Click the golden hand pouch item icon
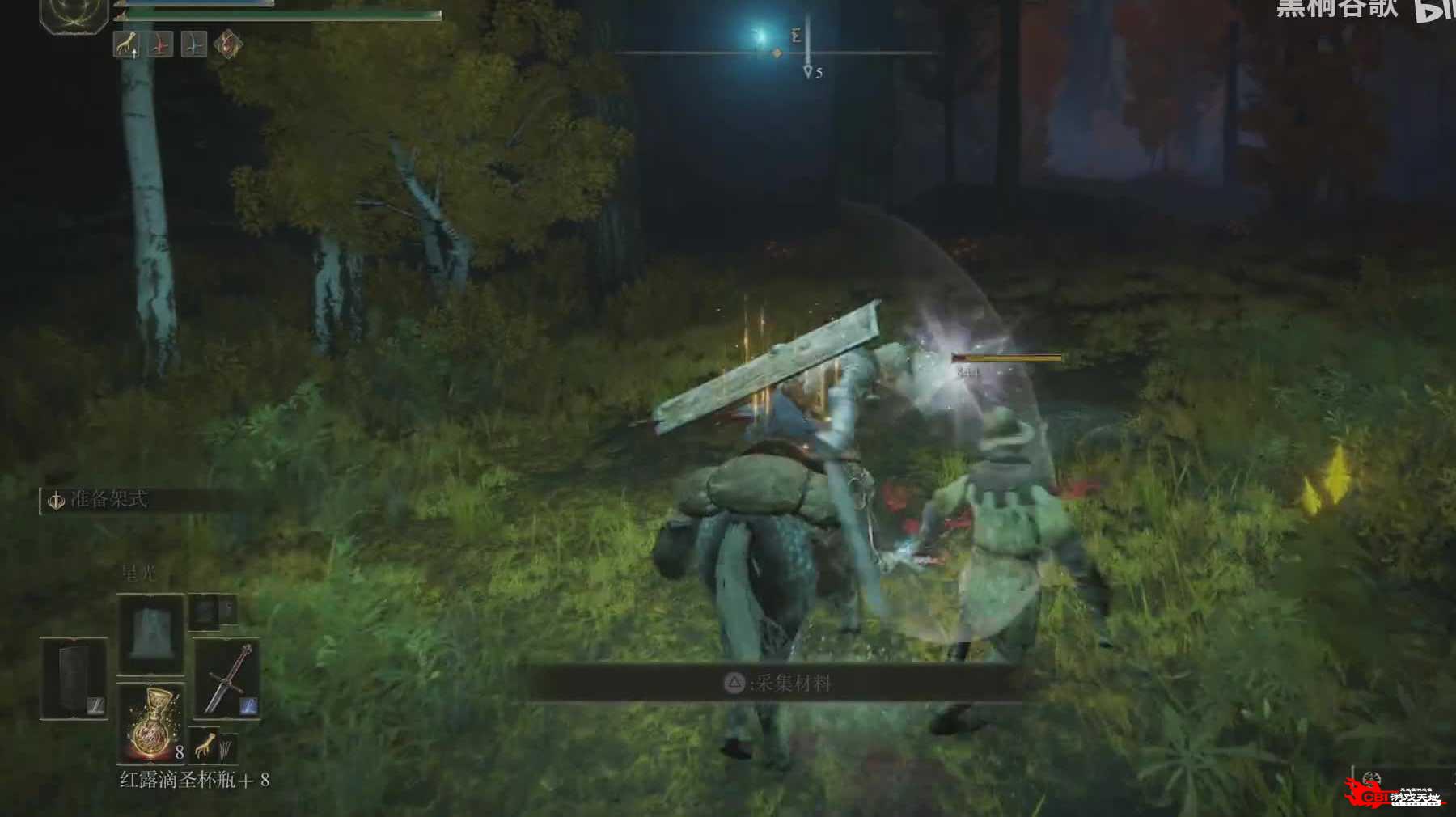Image resolution: width=1456 pixels, height=817 pixels. [205, 743]
